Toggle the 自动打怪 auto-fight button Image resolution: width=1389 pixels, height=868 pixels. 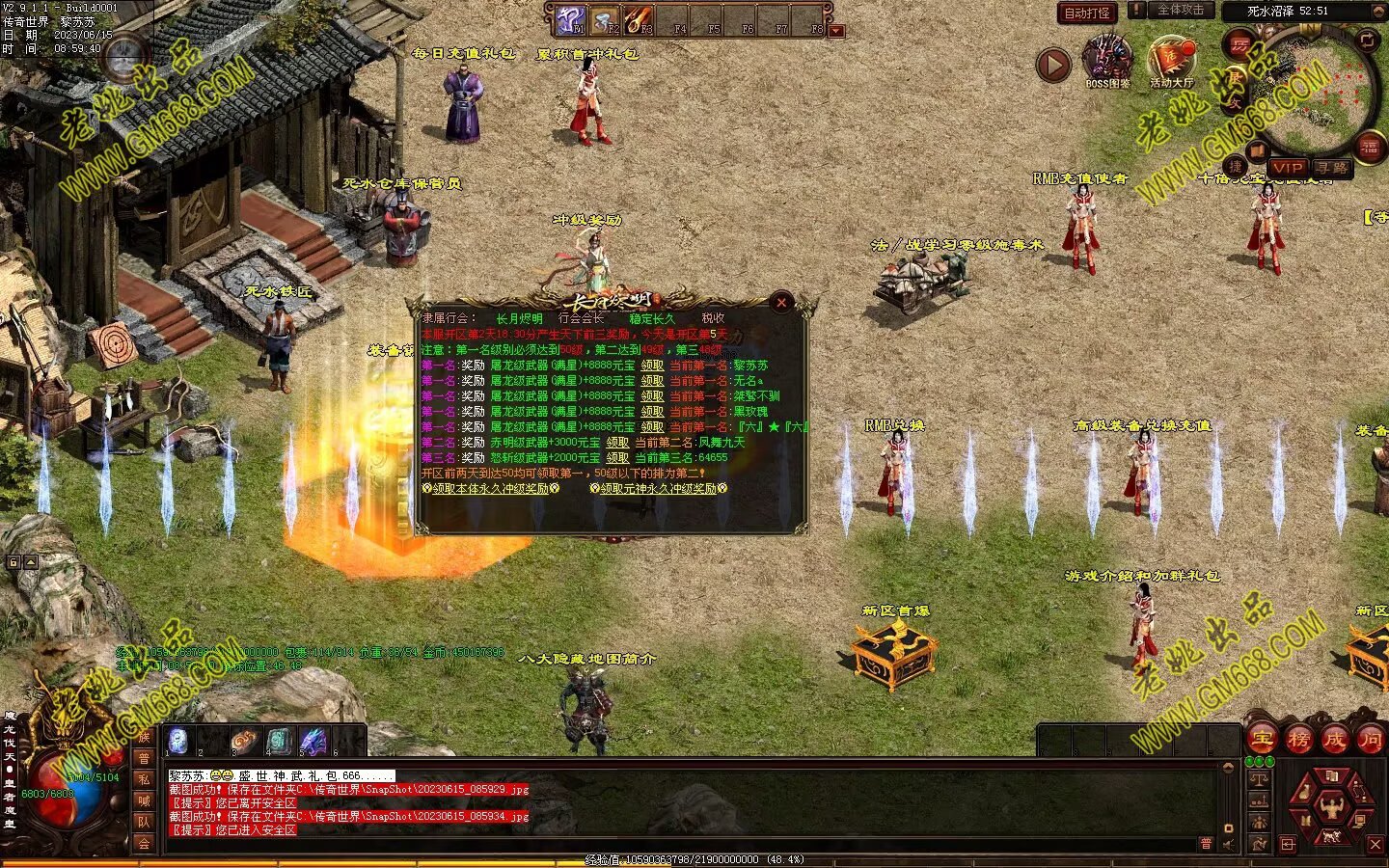click(x=1087, y=13)
